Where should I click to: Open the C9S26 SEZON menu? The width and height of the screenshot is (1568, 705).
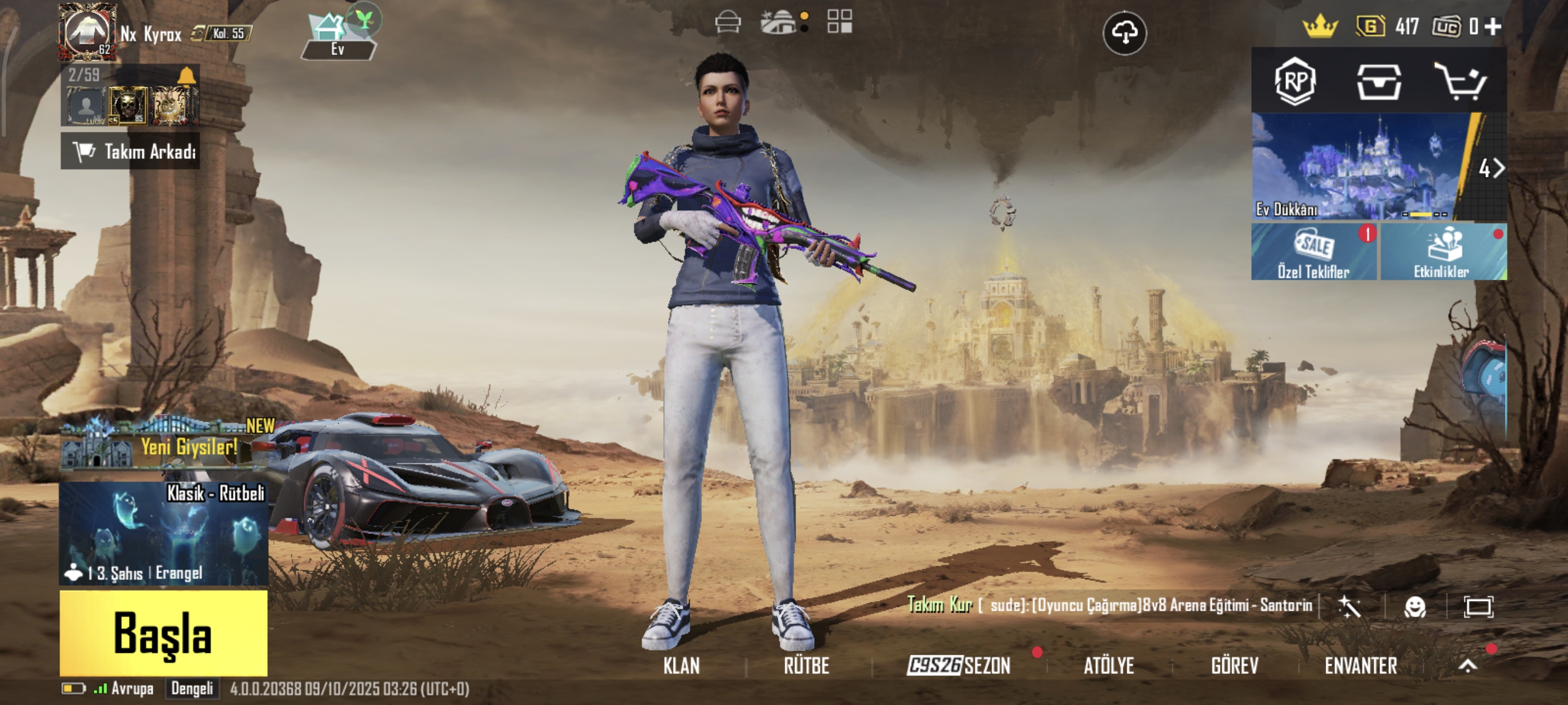pyautogui.click(x=959, y=666)
